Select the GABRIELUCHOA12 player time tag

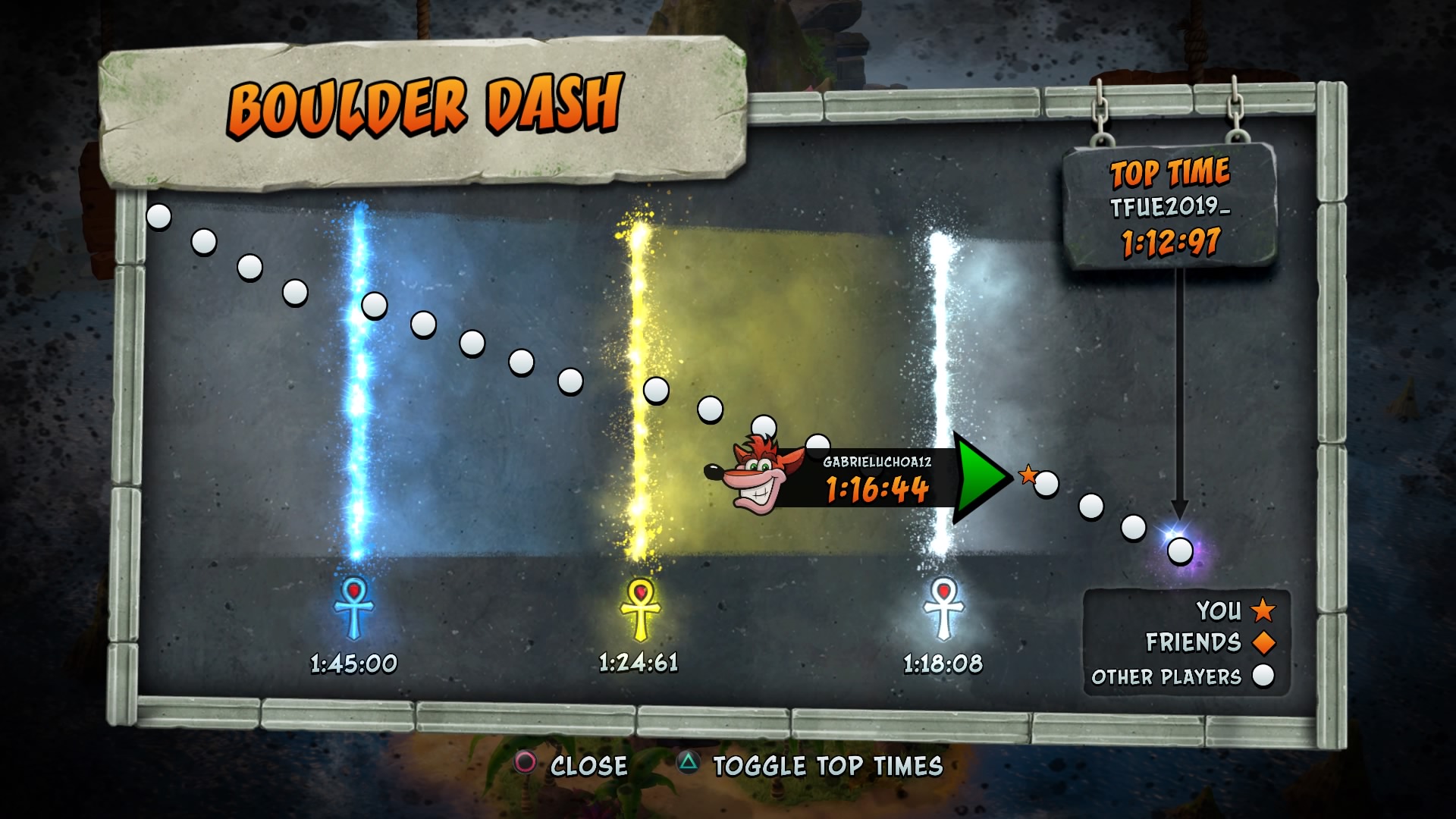876,479
